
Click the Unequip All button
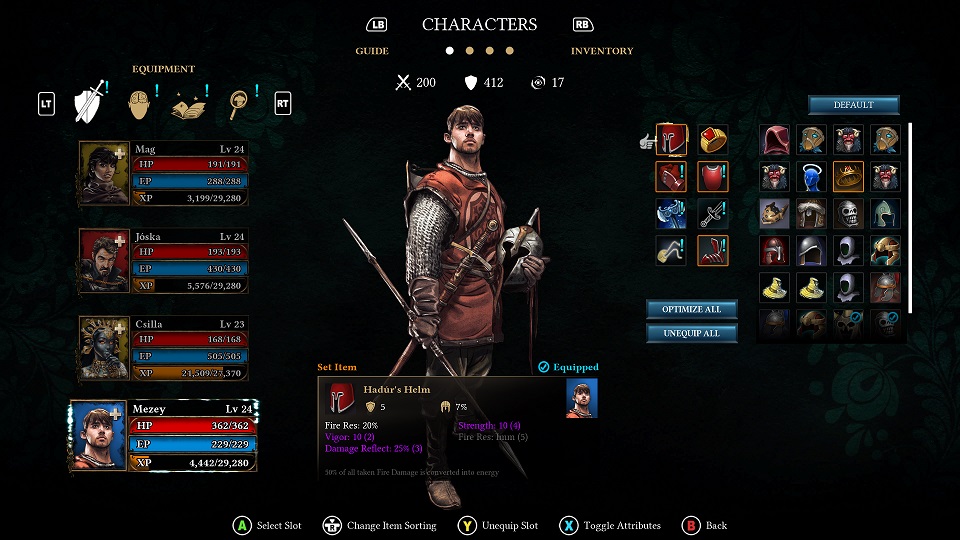point(691,333)
